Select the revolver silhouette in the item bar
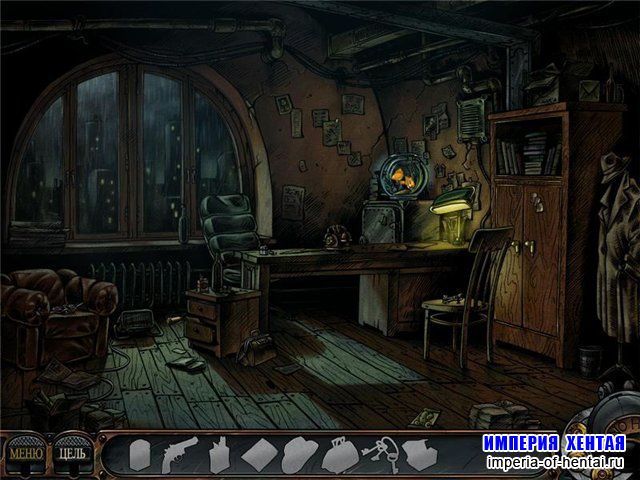Screen dimensions: 640x480 (179, 455)
